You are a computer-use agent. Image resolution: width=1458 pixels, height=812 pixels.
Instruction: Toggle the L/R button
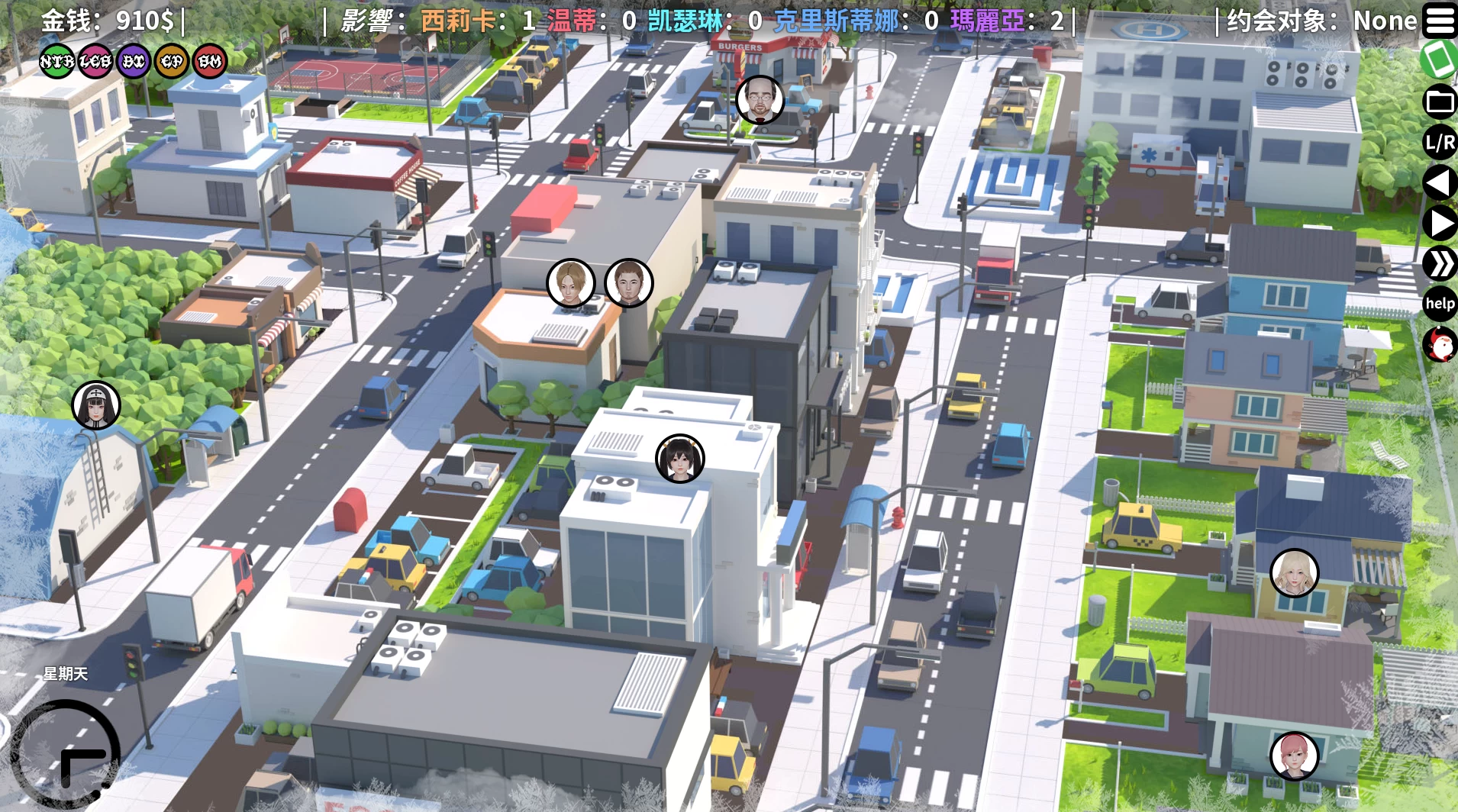(x=1440, y=142)
